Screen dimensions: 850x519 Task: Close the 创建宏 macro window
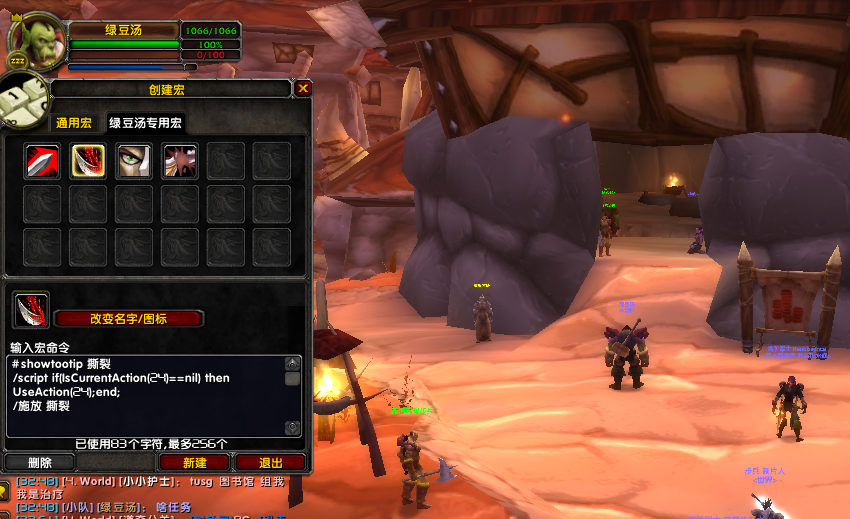(303, 89)
